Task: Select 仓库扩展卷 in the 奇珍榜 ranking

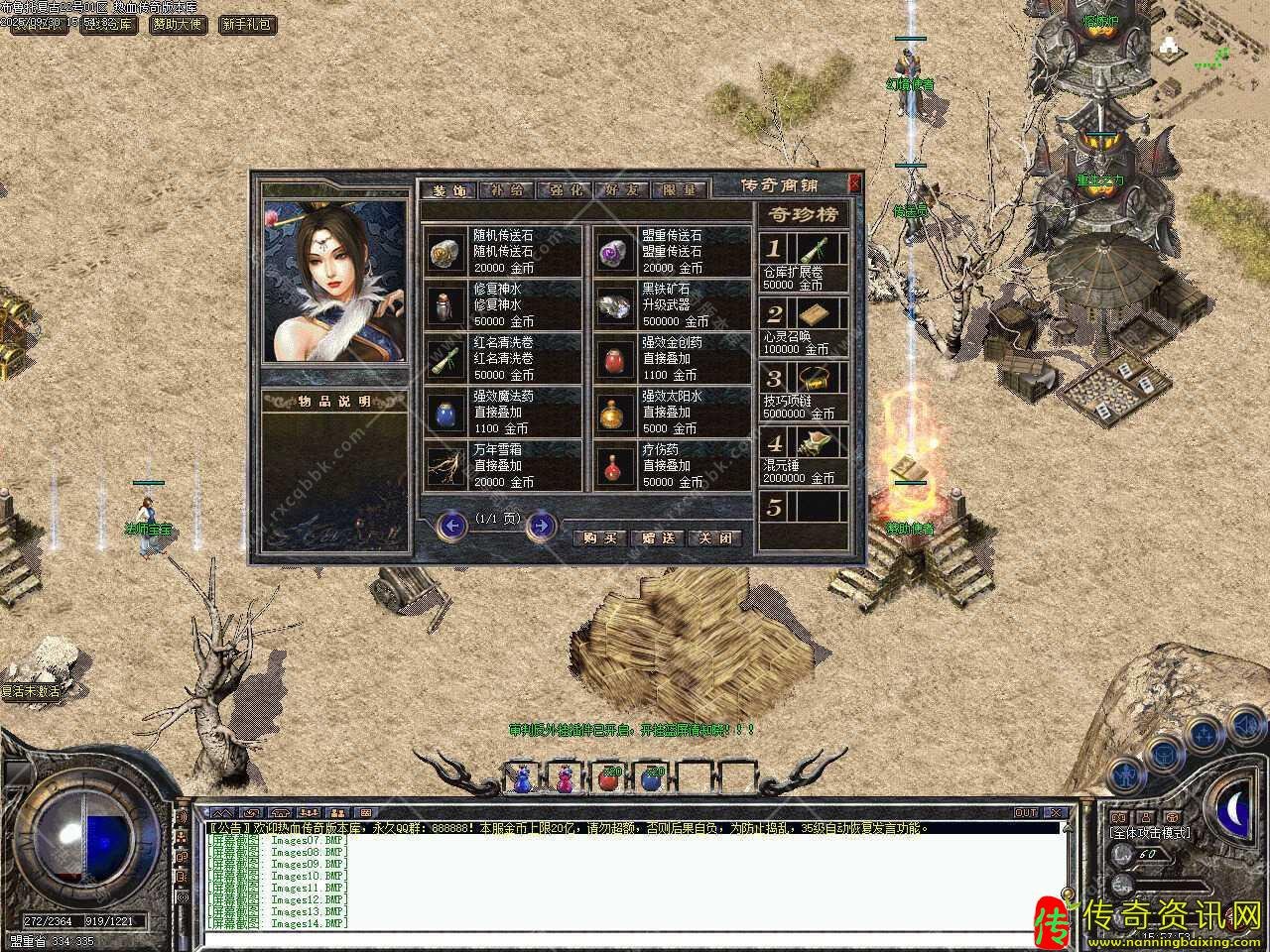Action: point(805,262)
